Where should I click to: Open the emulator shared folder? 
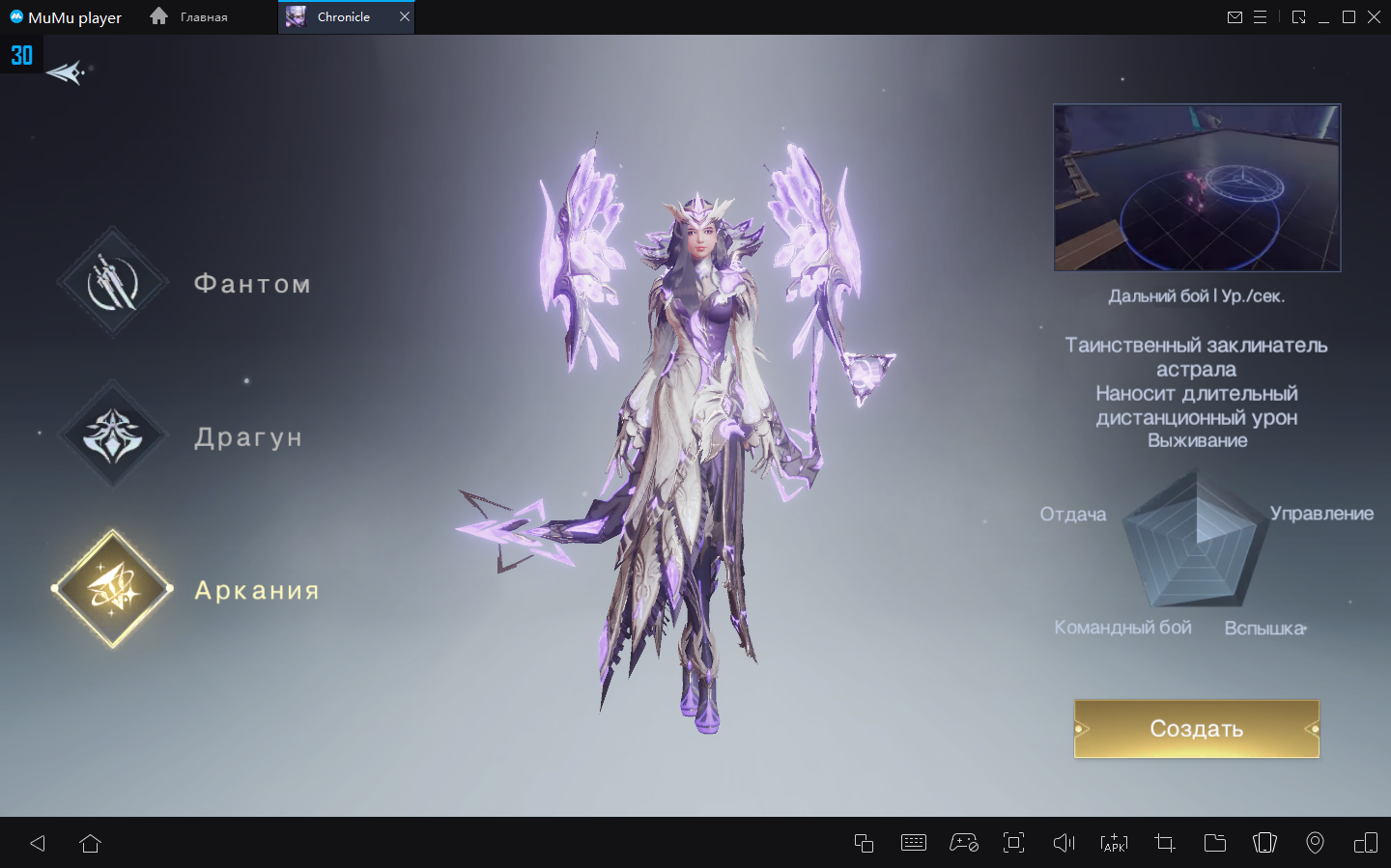tap(1214, 843)
